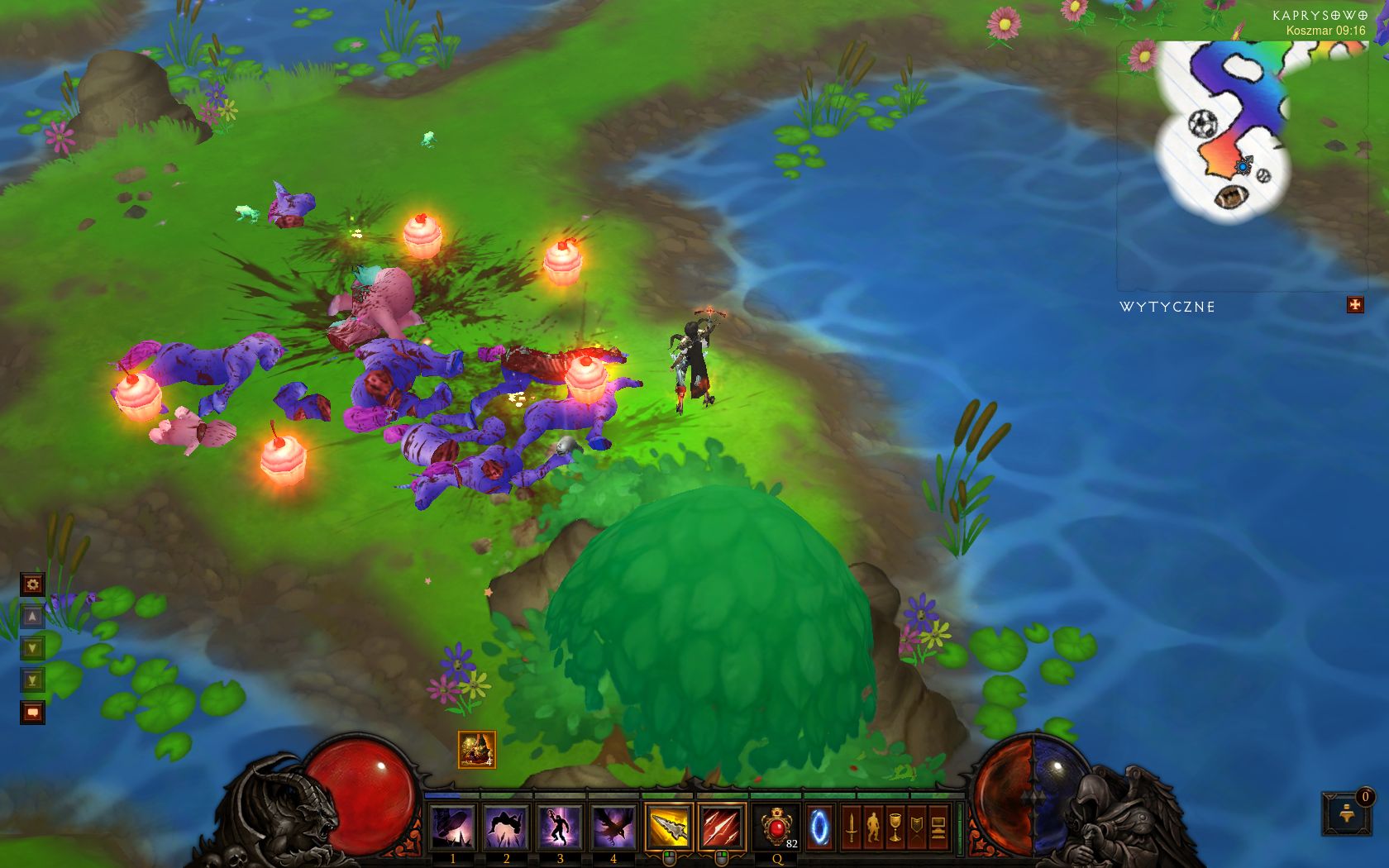This screenshot has height=868, width=1389.
Task: Use the vault leap skill in slot 2
Action: coord(506,827)
